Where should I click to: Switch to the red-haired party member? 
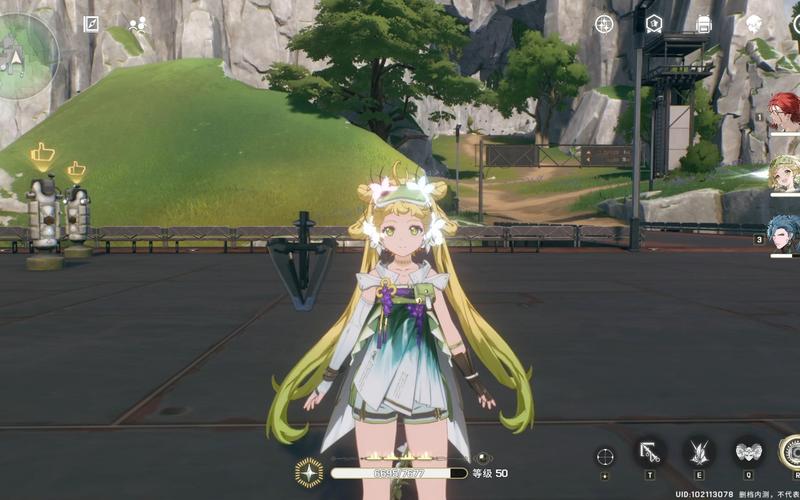(783, 112)
